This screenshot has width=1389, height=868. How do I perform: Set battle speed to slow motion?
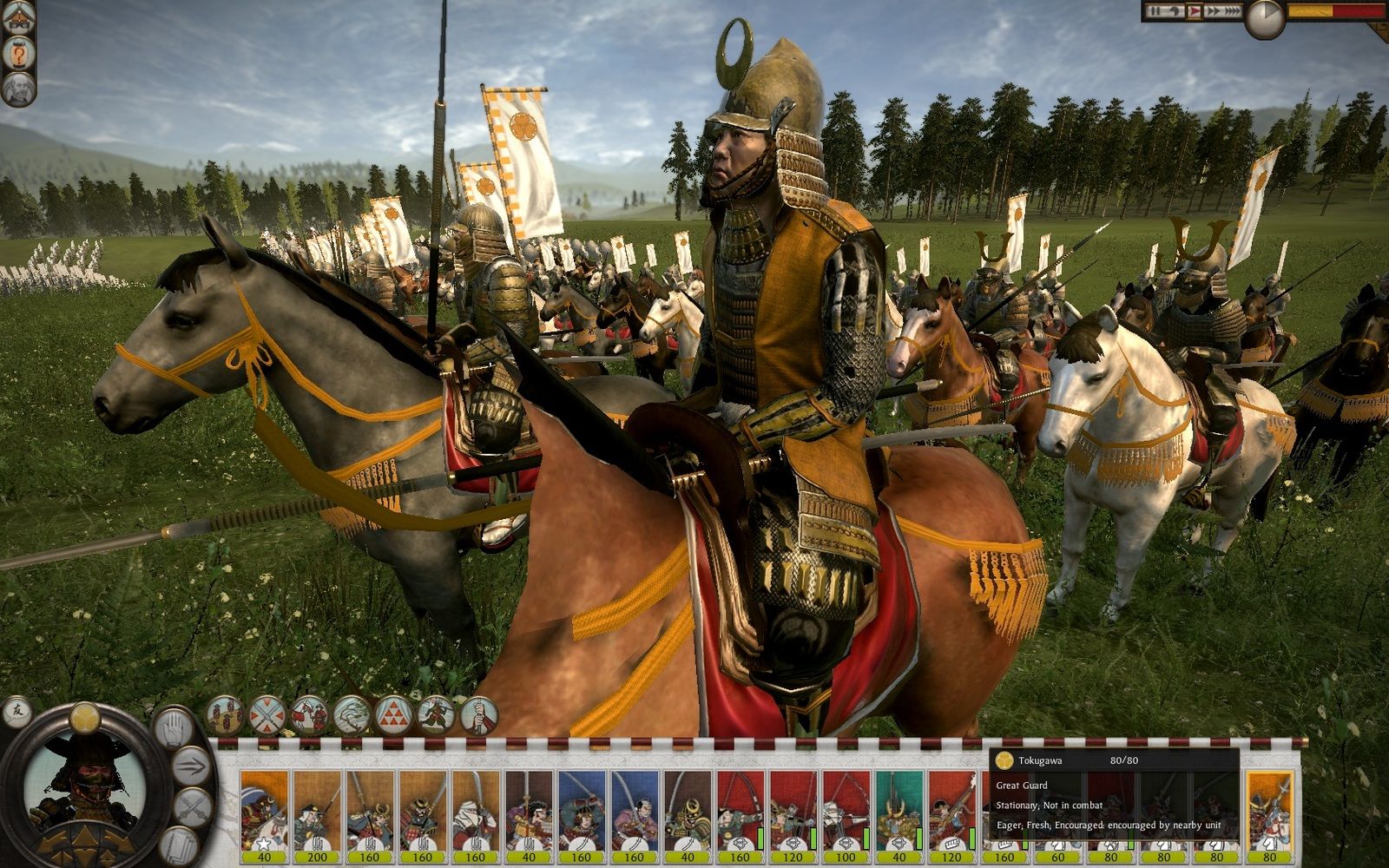pos(1175,11)
